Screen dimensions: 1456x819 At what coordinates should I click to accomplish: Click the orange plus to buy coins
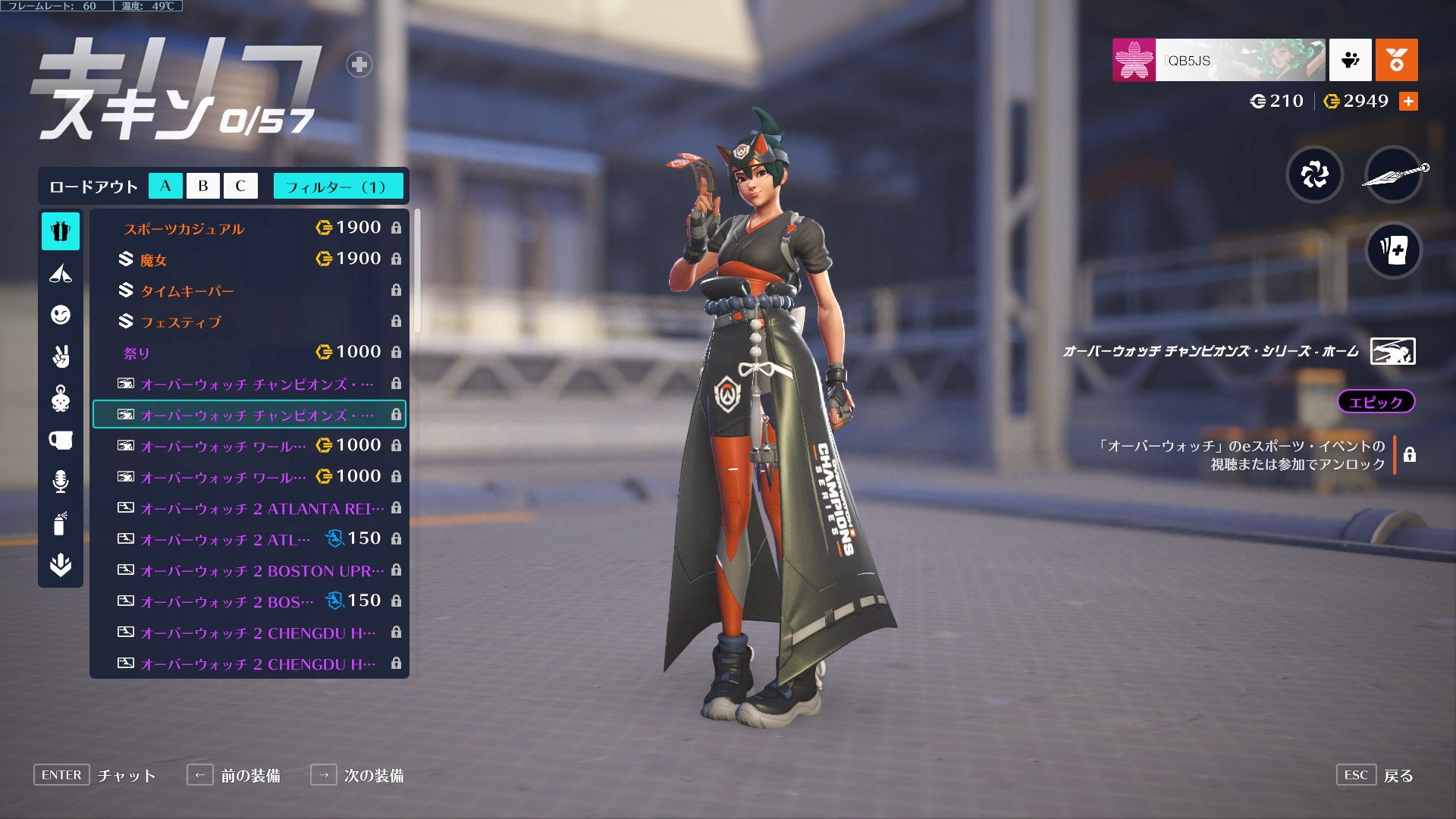[1408, 102]
